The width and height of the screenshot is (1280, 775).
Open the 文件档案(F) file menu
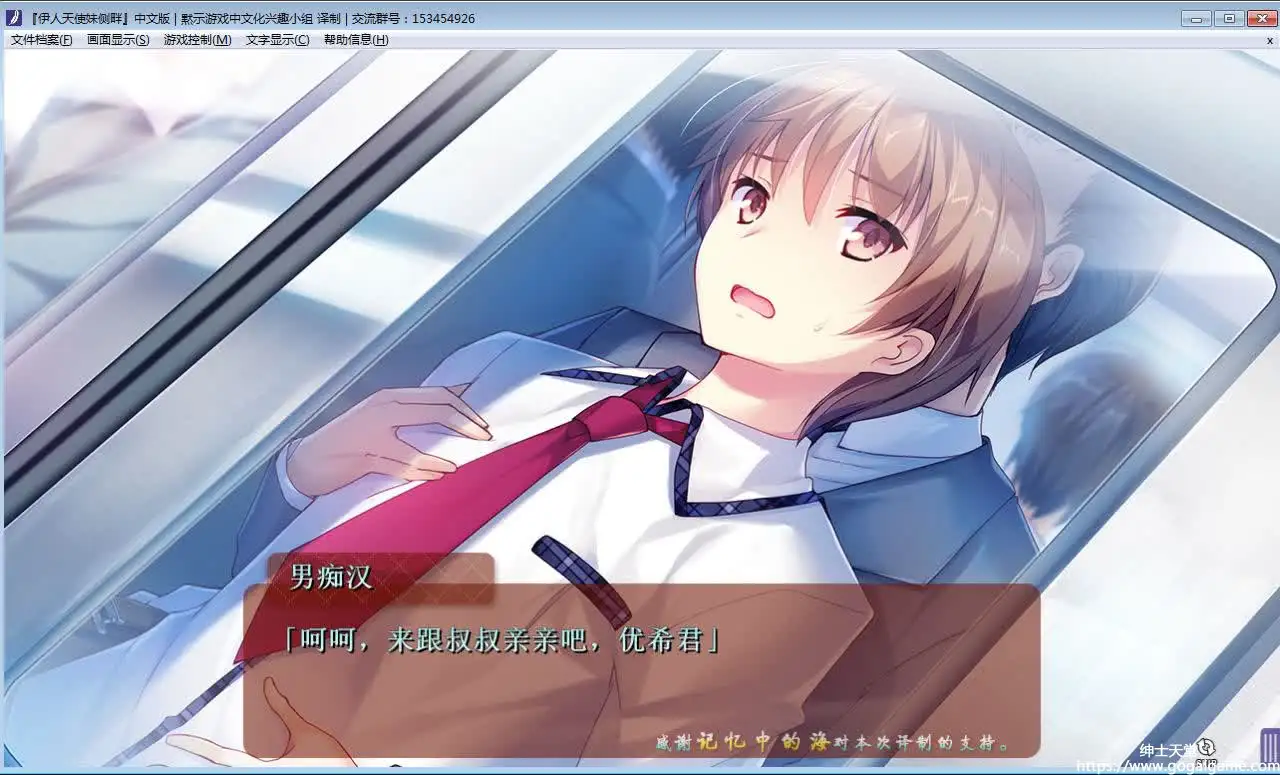tap(41, 40)
